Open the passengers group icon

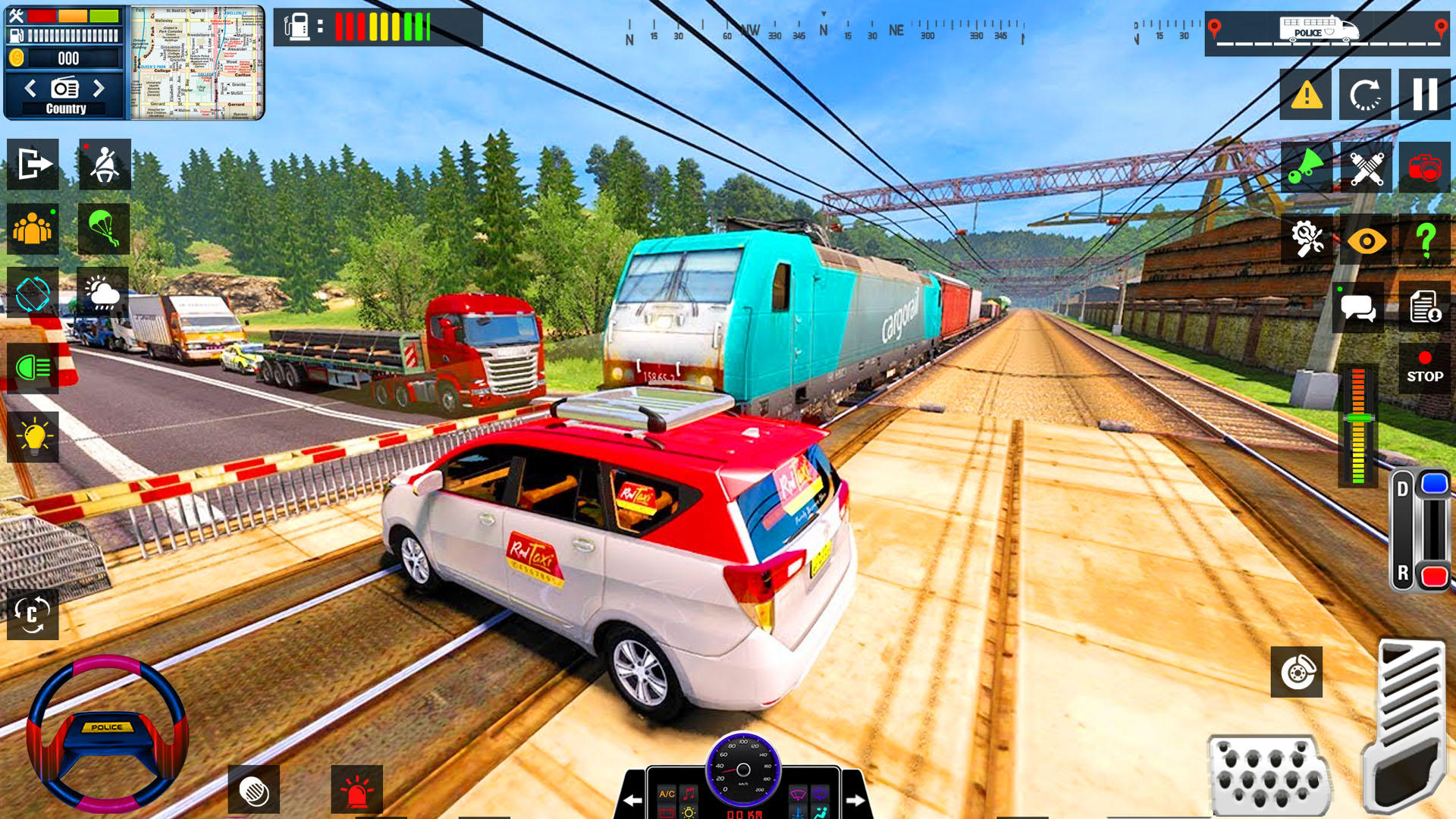click(33, 228)
